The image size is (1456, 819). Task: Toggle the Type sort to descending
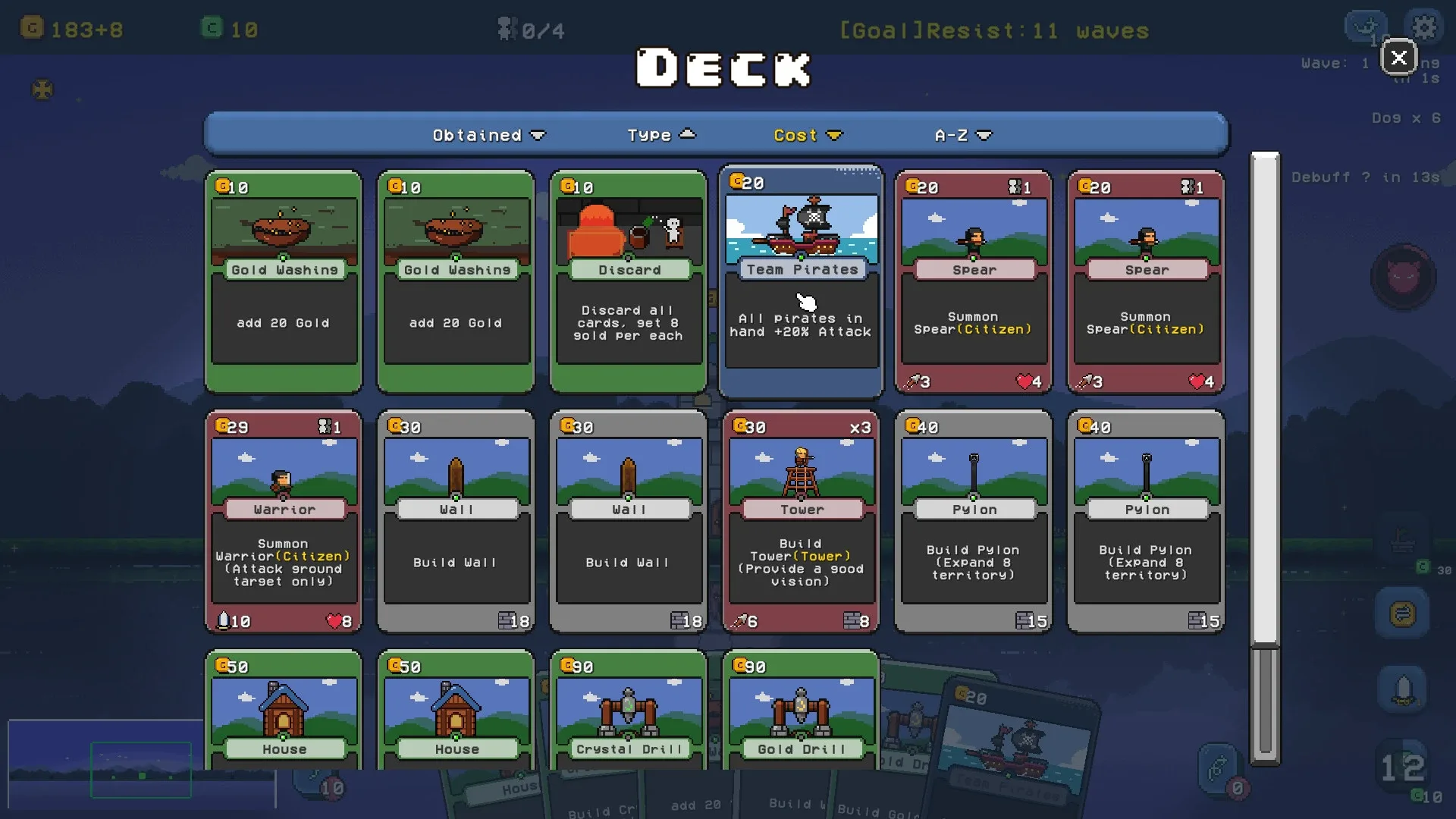pyautogui.click(x=687, y=133)
